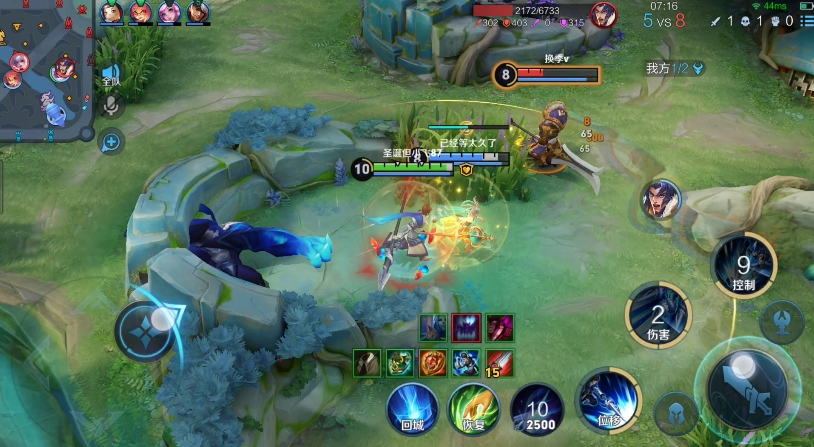
Task: Toggle the 全队 team voice speaker
Action: 110,74
